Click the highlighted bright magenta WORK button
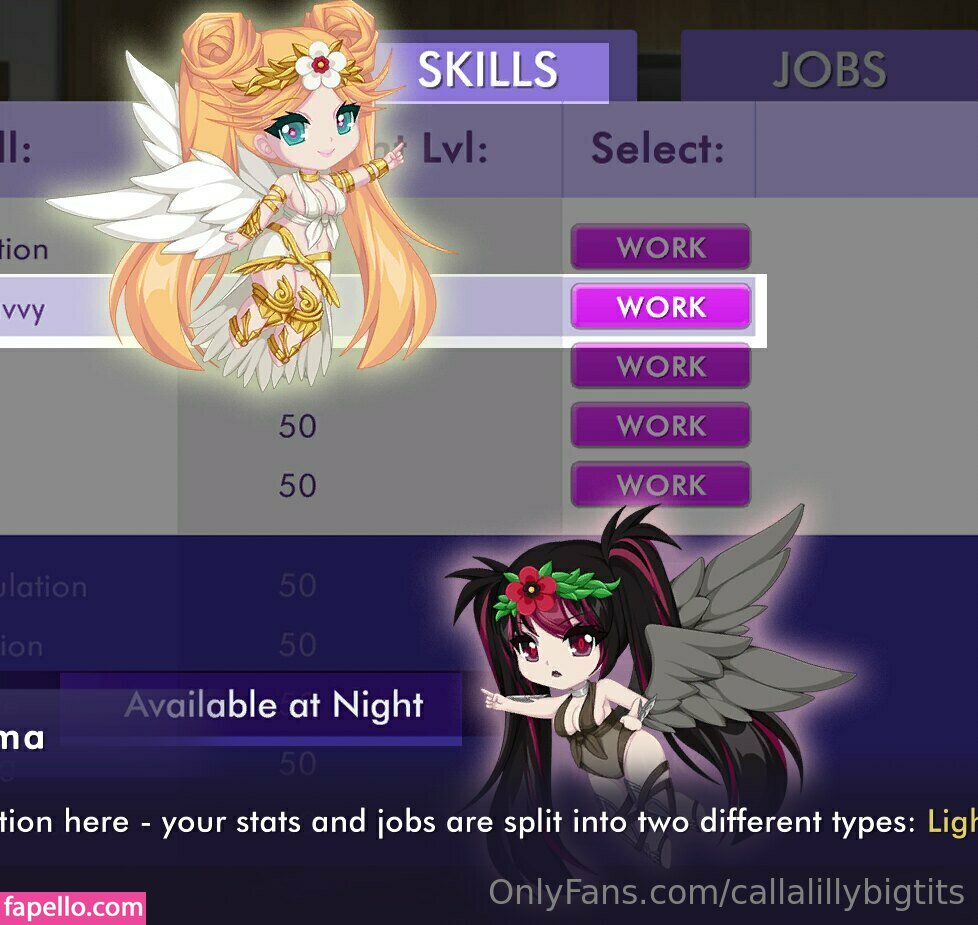Viewport: 978px width, 925px height. (661, 307)
